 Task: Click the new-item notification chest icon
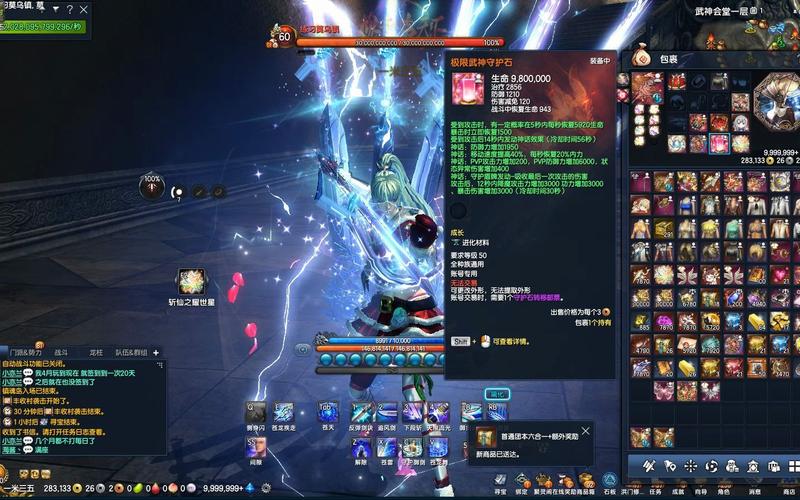[486, 438]
